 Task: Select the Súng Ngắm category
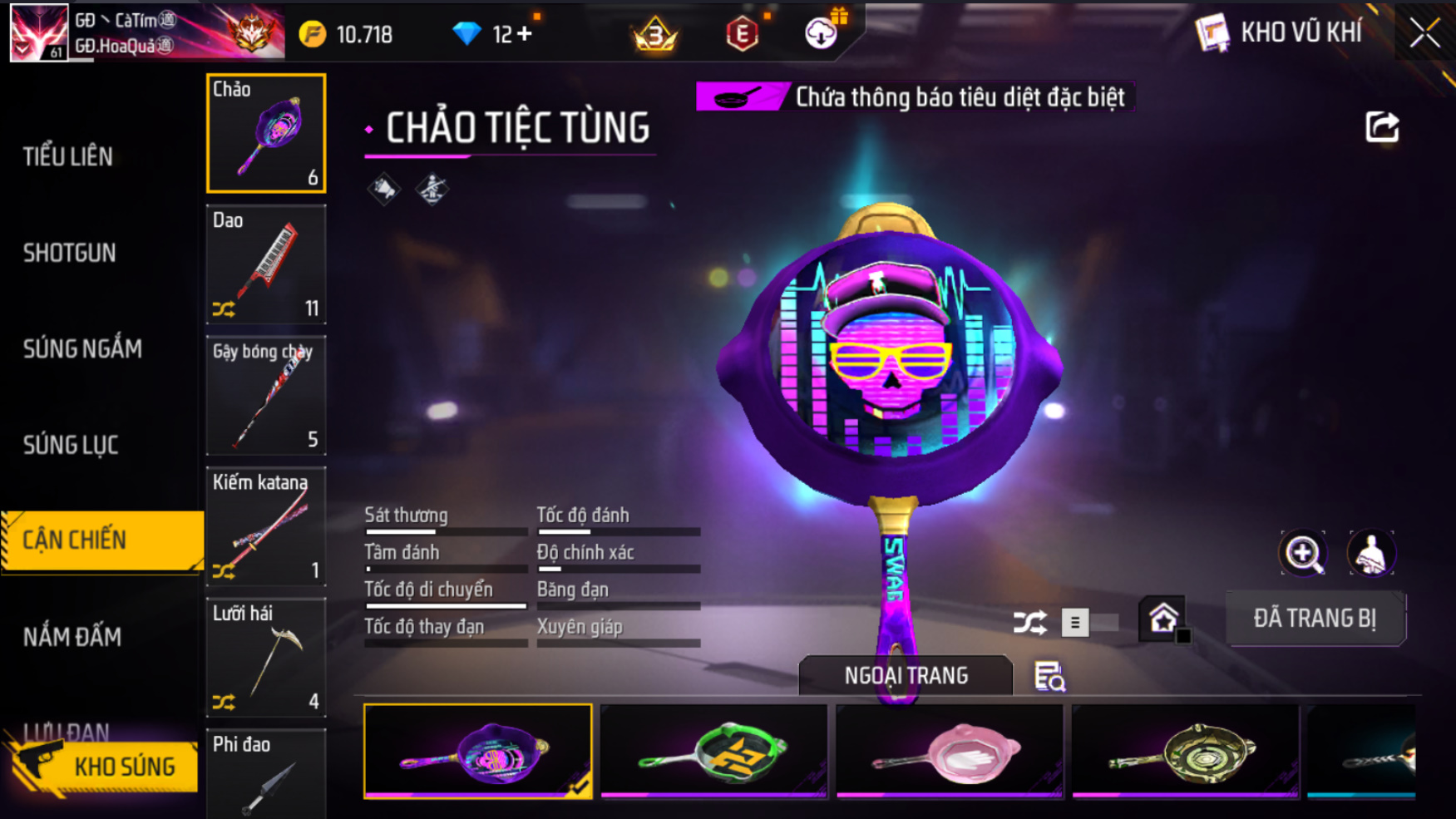click(x=82, y=349)
